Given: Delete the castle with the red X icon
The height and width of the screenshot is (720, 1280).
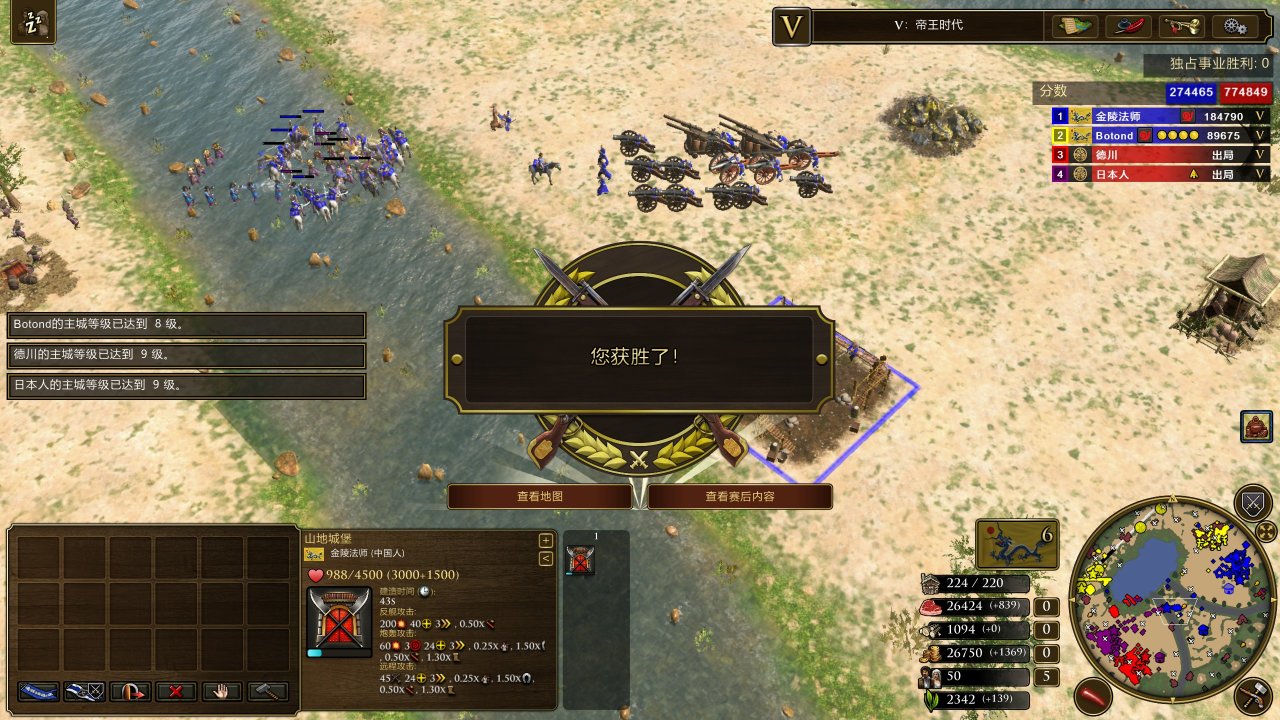Looking at the screenshot, I should click(x=175, y=691).
